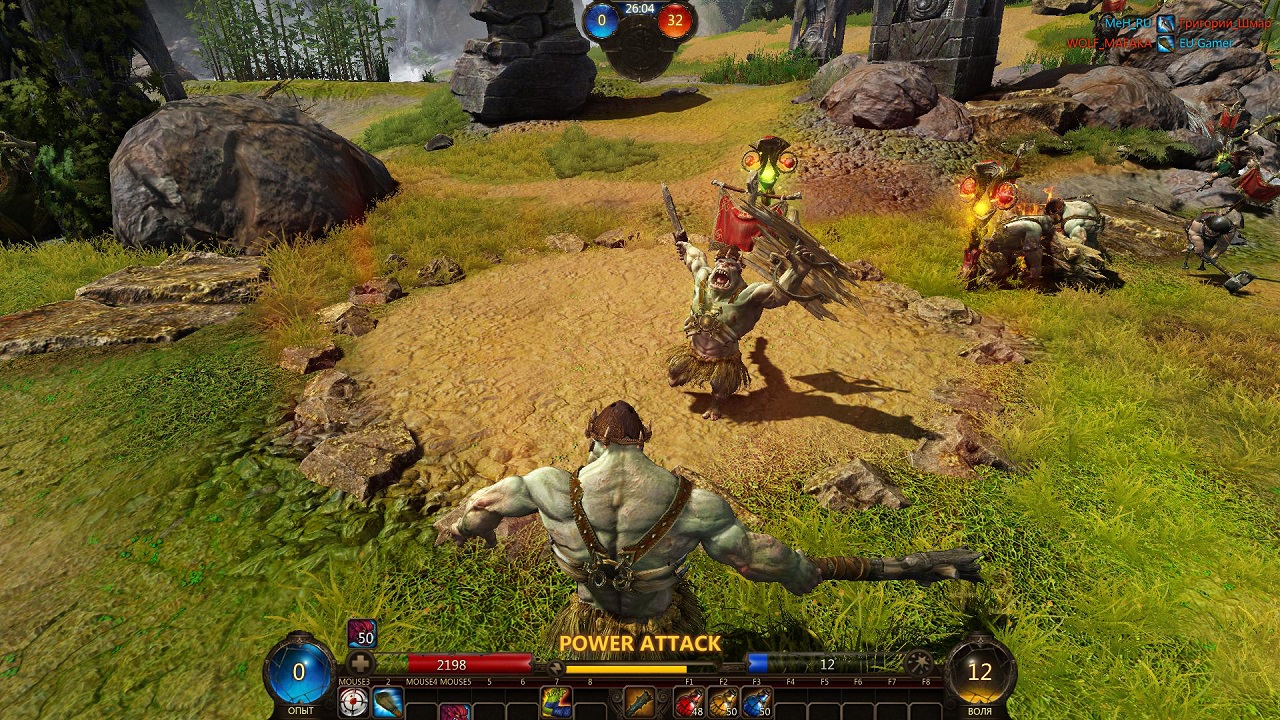Click the red beast buff icon above health
The height and width of the screenshot is (720, 1280).
click(x=361, y=634)
